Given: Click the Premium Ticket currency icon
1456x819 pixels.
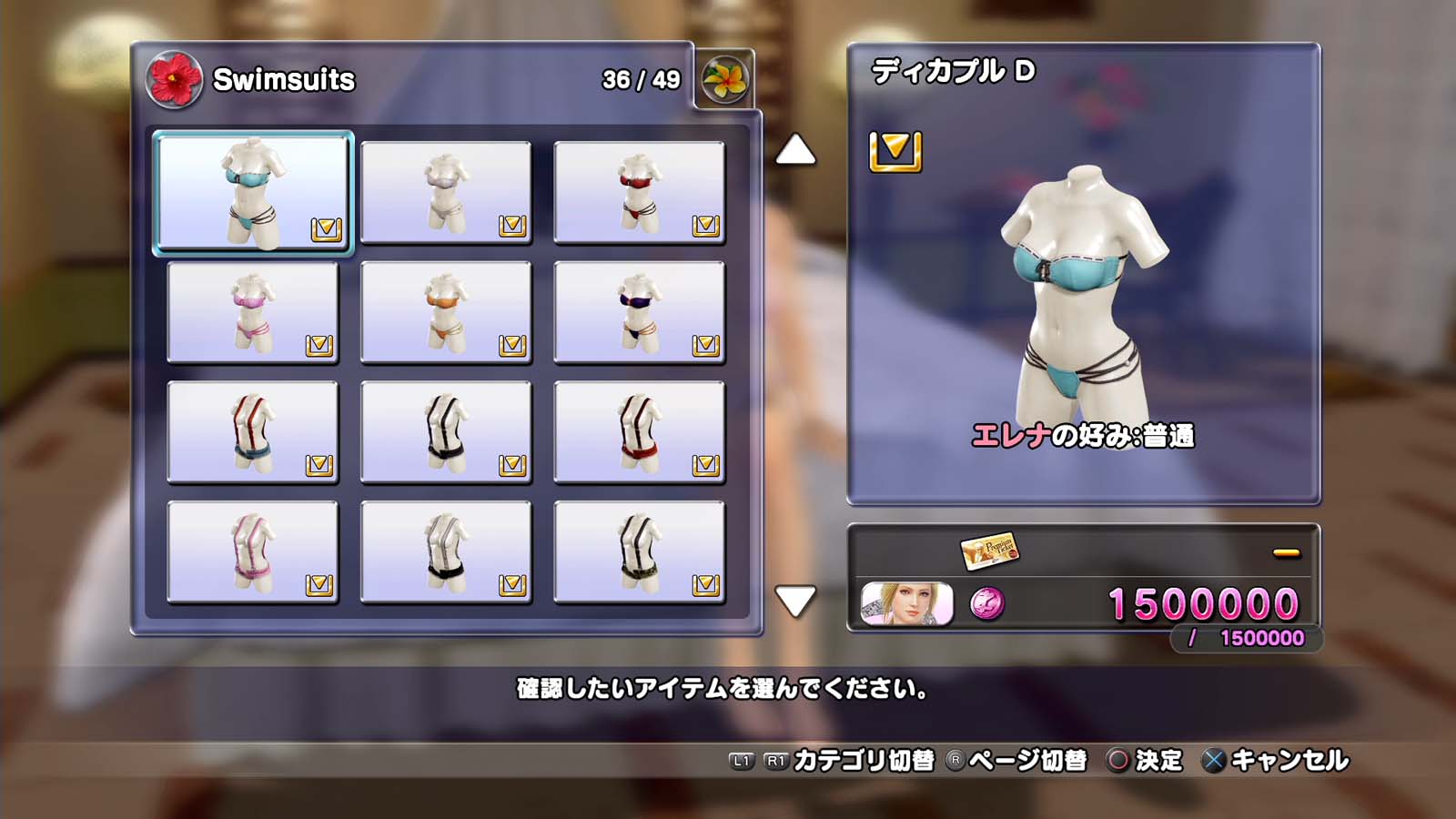Looking at the screenshot, I should (x=989, y=550).
